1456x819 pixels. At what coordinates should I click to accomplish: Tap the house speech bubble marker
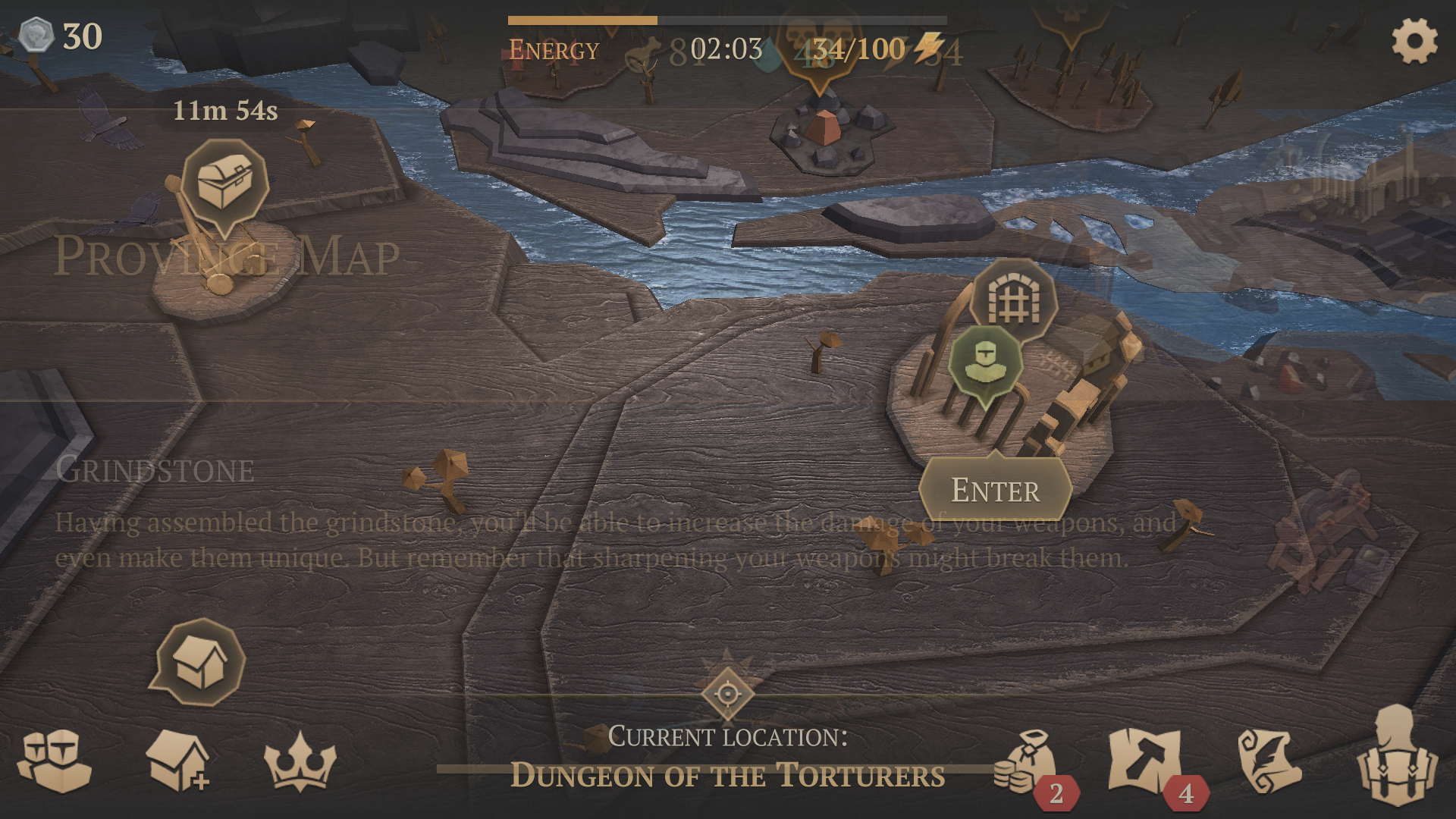click(200, 664)
